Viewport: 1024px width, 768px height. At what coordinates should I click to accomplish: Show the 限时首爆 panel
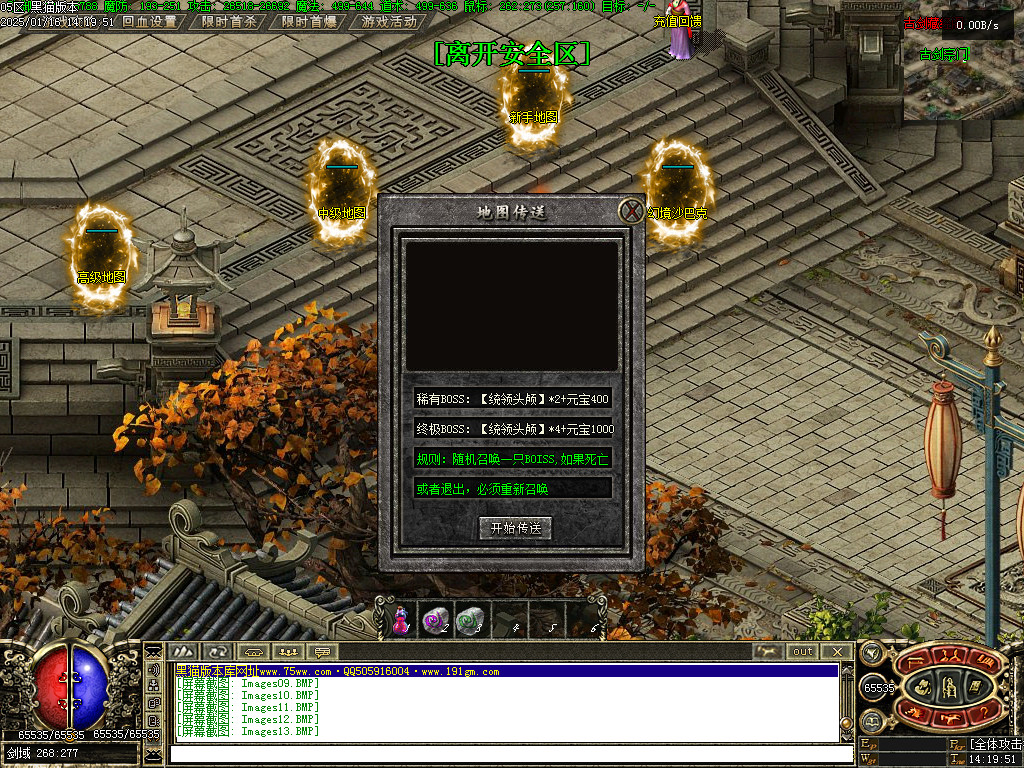(308, 21)
